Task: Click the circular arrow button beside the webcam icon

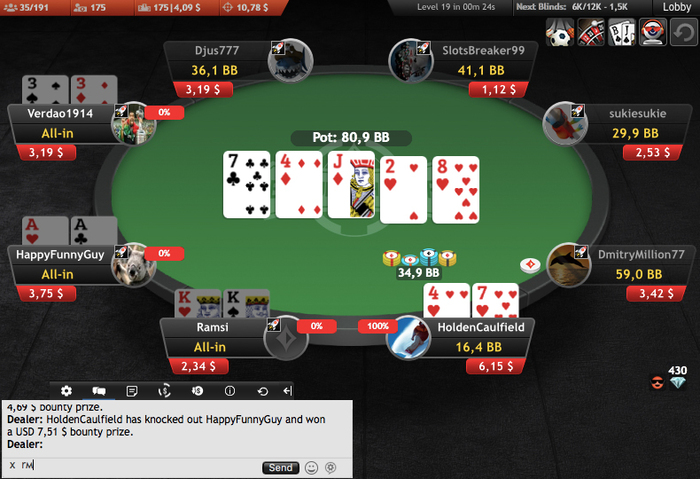Action: point(684,33)
